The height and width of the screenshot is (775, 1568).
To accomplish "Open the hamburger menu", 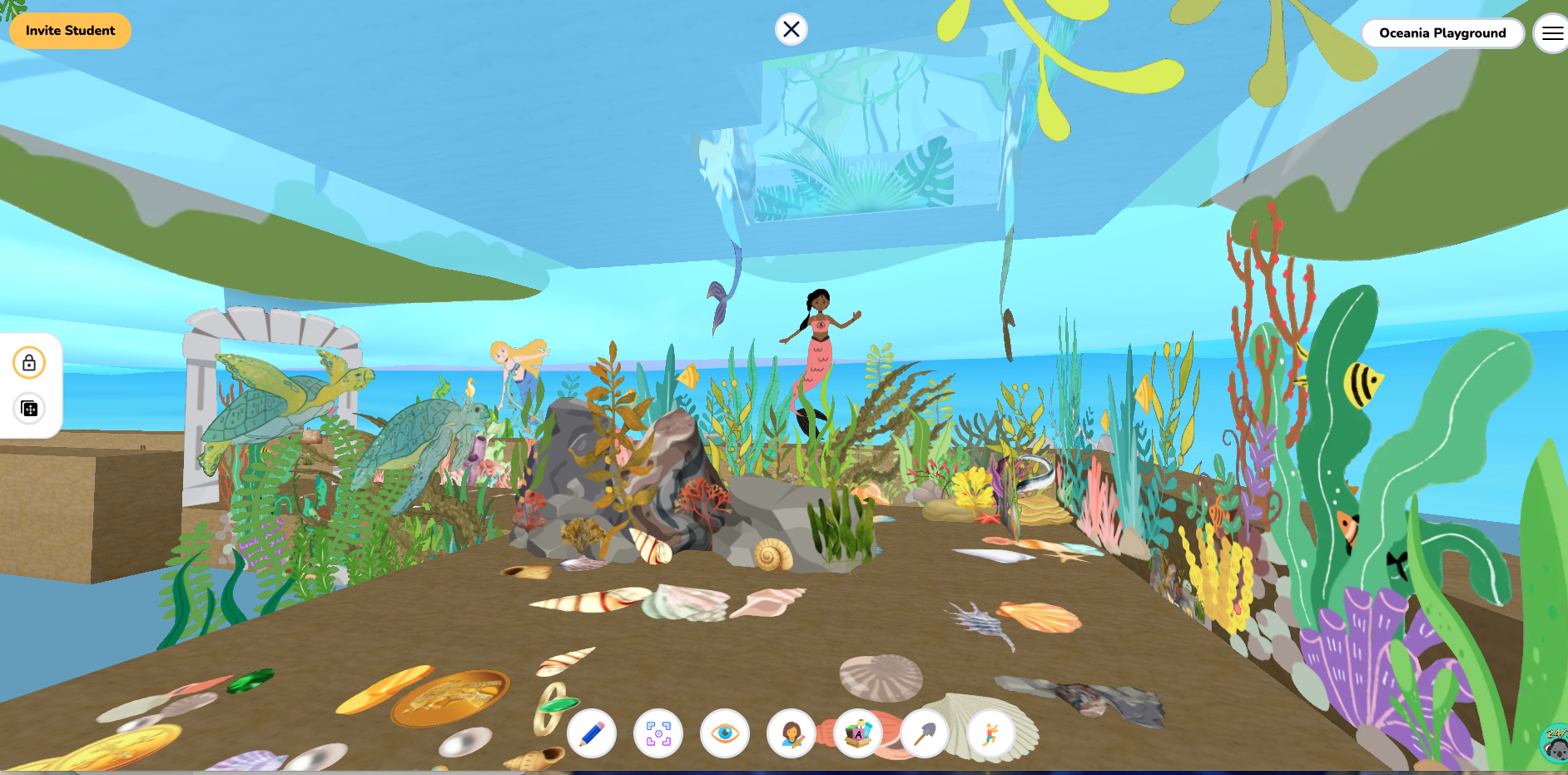I will tap(1553, 32).
